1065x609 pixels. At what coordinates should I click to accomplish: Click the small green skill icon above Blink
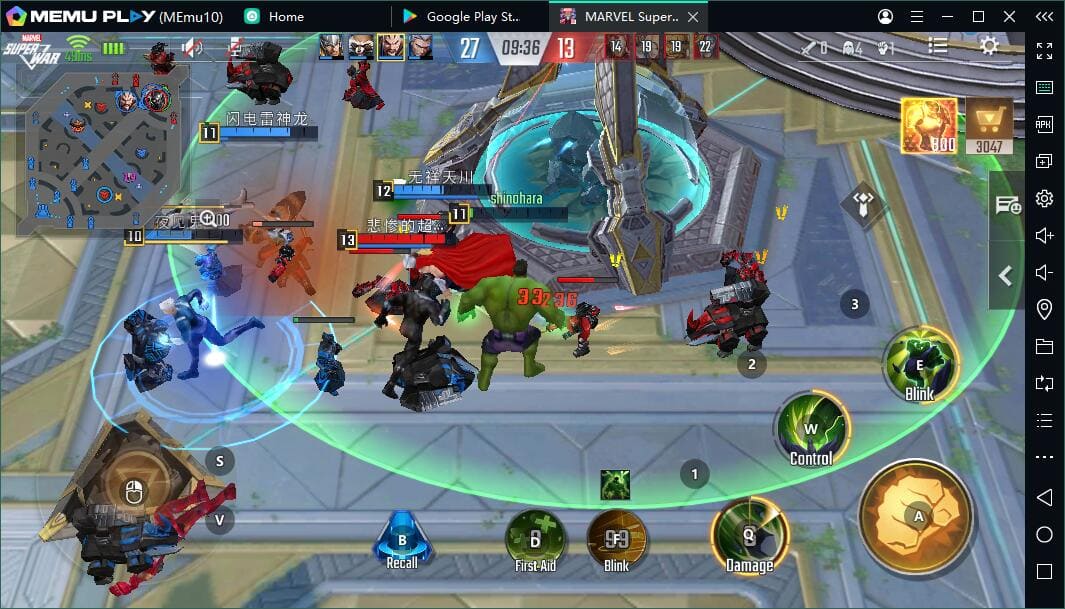click(x=615, y=485)
